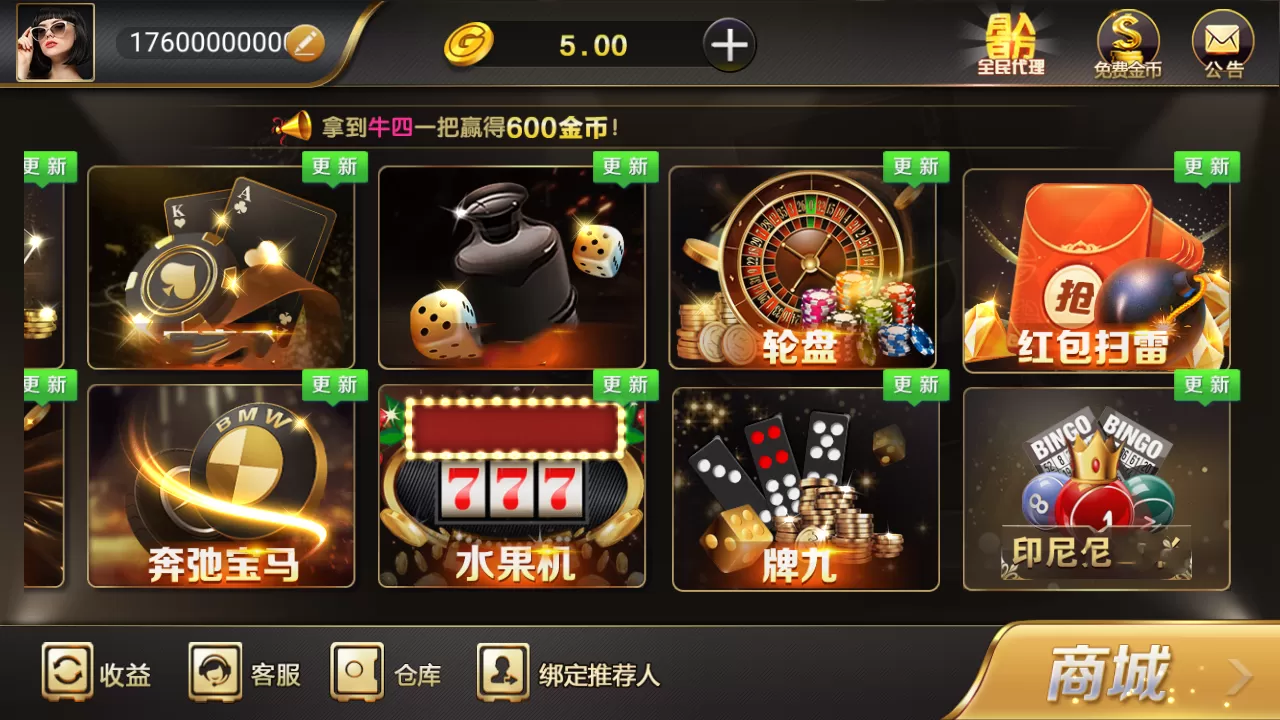Play the 牌九 Pai Gow game
Screen dimensions: 1280x720
[x=807, y=485]
